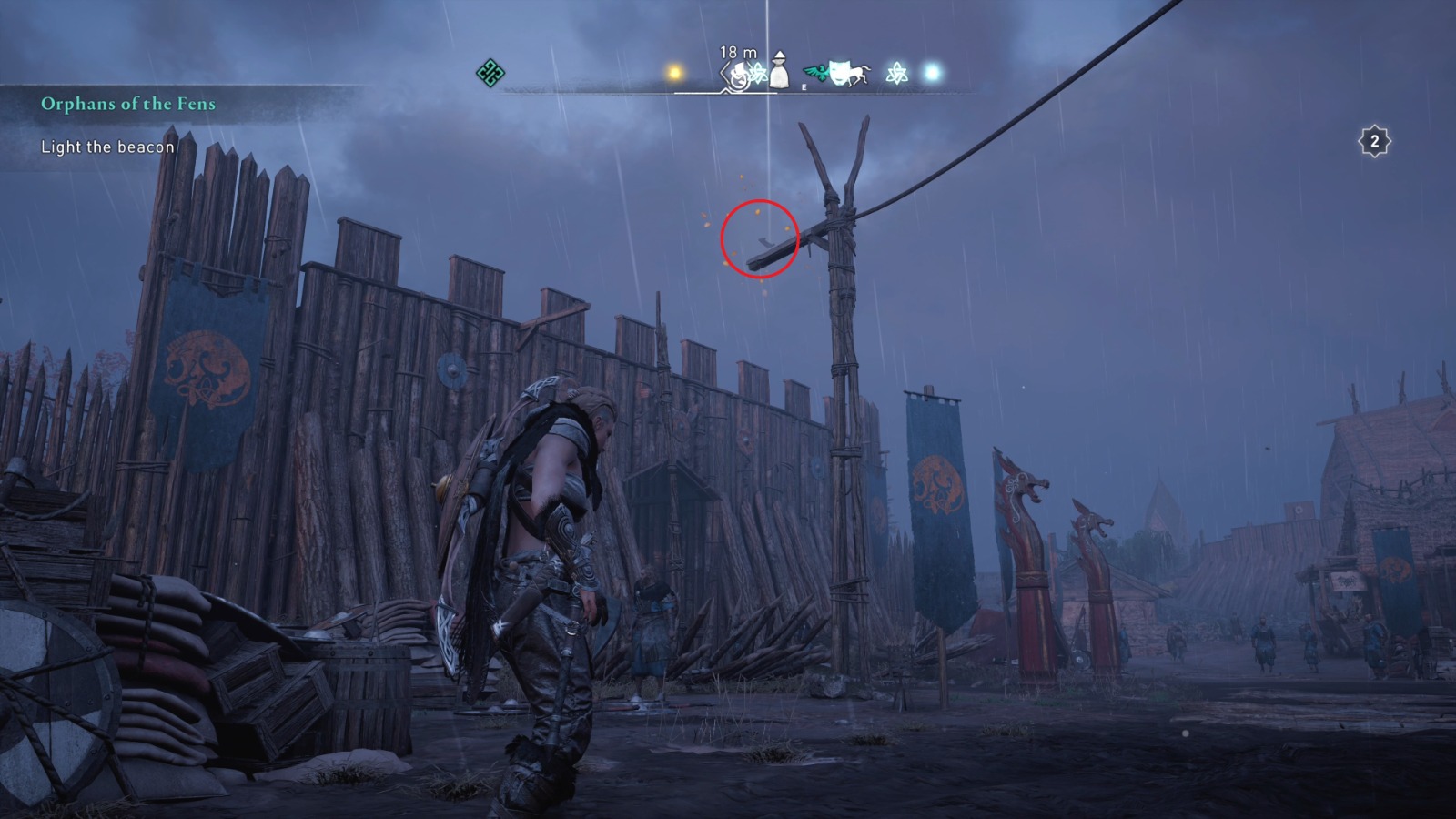Select the yellow loot marker on the compass
The height and width of the screenshot is (819, 1456).
[x=674, y=71]
